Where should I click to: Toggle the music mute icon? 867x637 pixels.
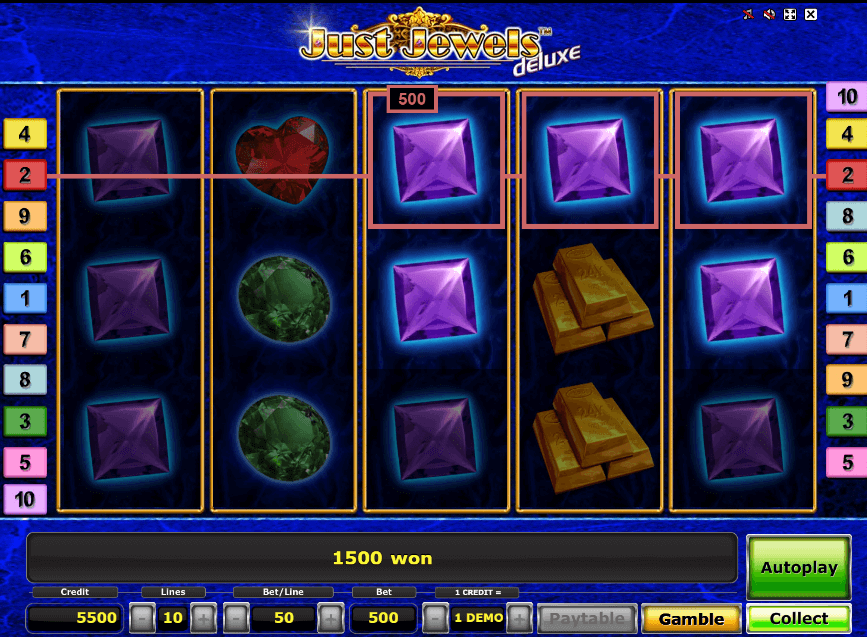pyautogui.click(x=748, y=15)
